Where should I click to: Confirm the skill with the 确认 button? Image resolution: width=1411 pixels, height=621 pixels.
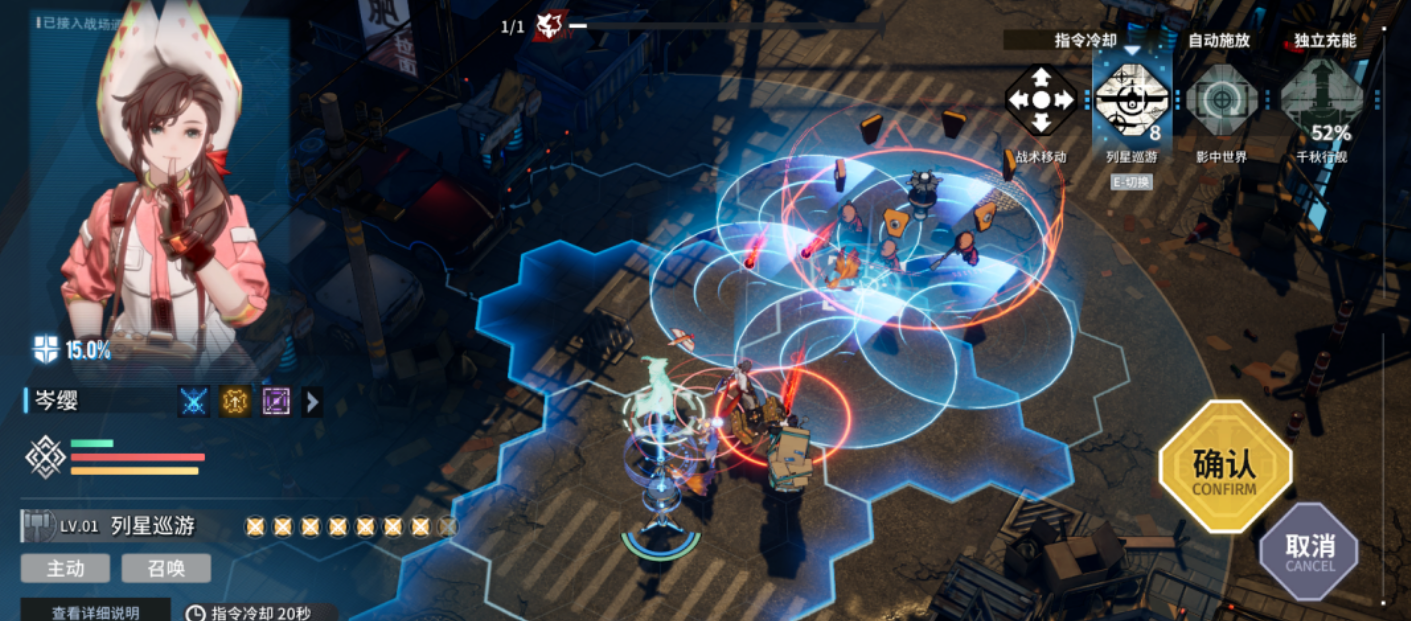[1225, 466]
